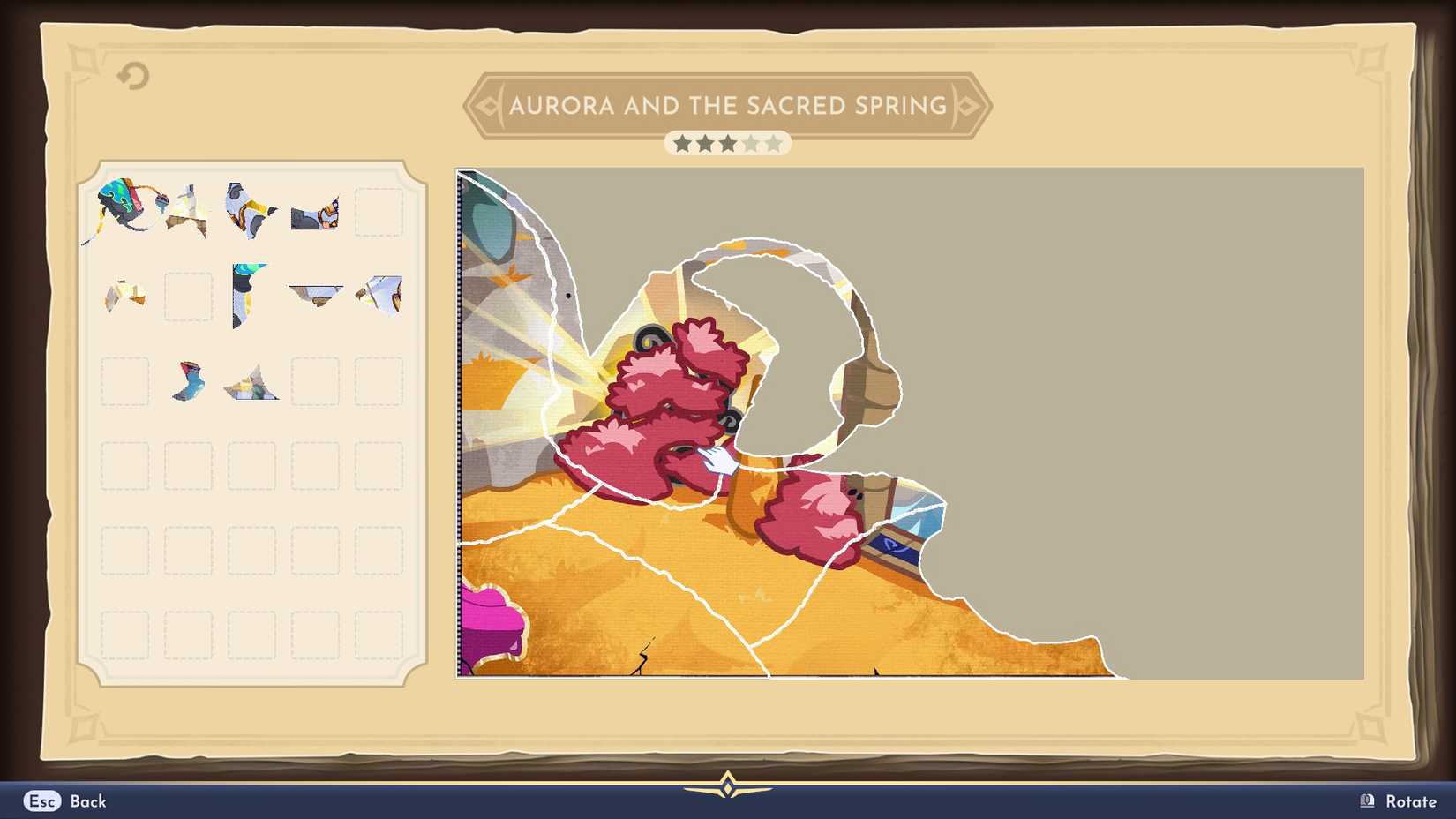Click the third filled star in the rating

[728, 143]
